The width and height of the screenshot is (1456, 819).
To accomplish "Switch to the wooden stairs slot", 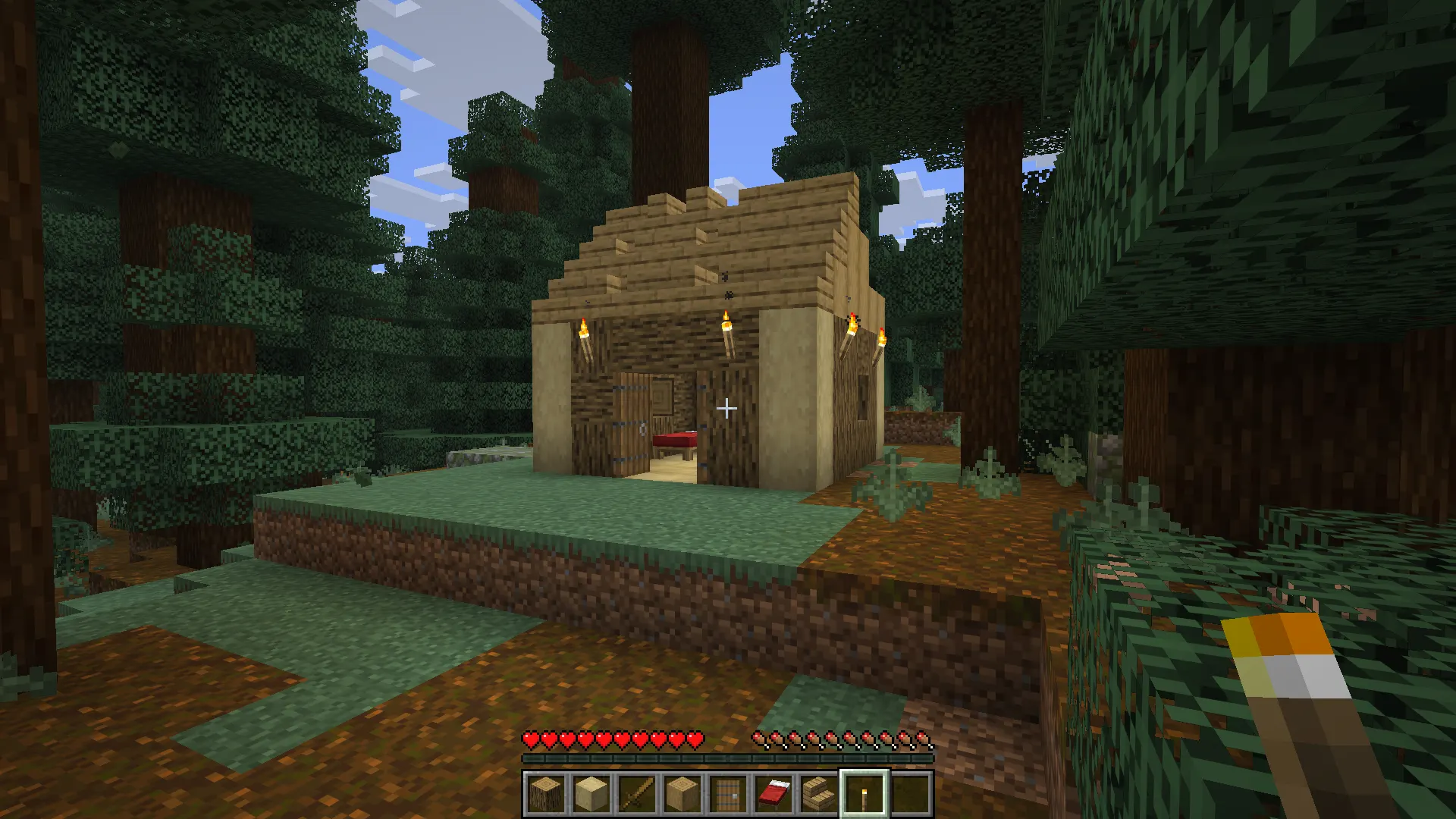I will 818,794.
